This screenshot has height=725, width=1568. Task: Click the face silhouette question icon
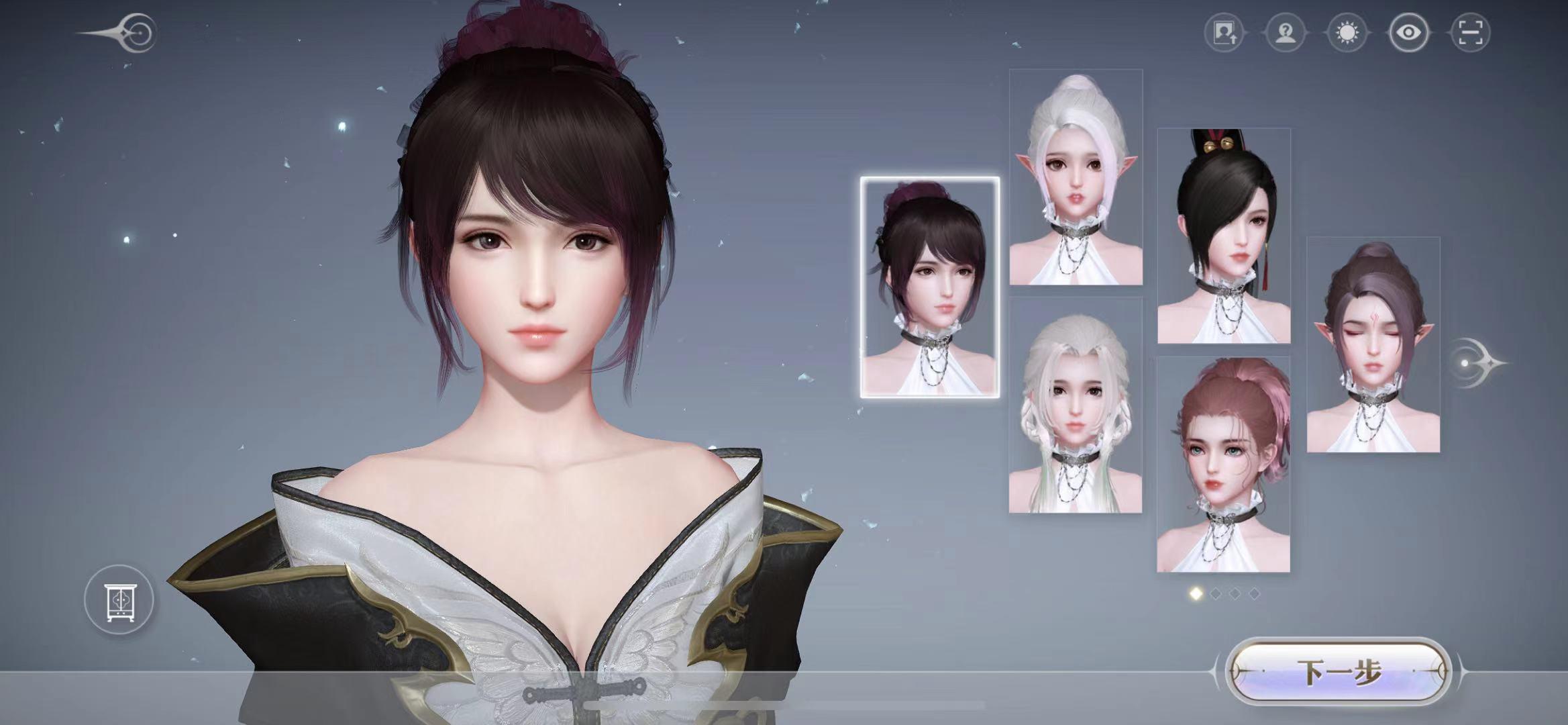pos(1286,33)
